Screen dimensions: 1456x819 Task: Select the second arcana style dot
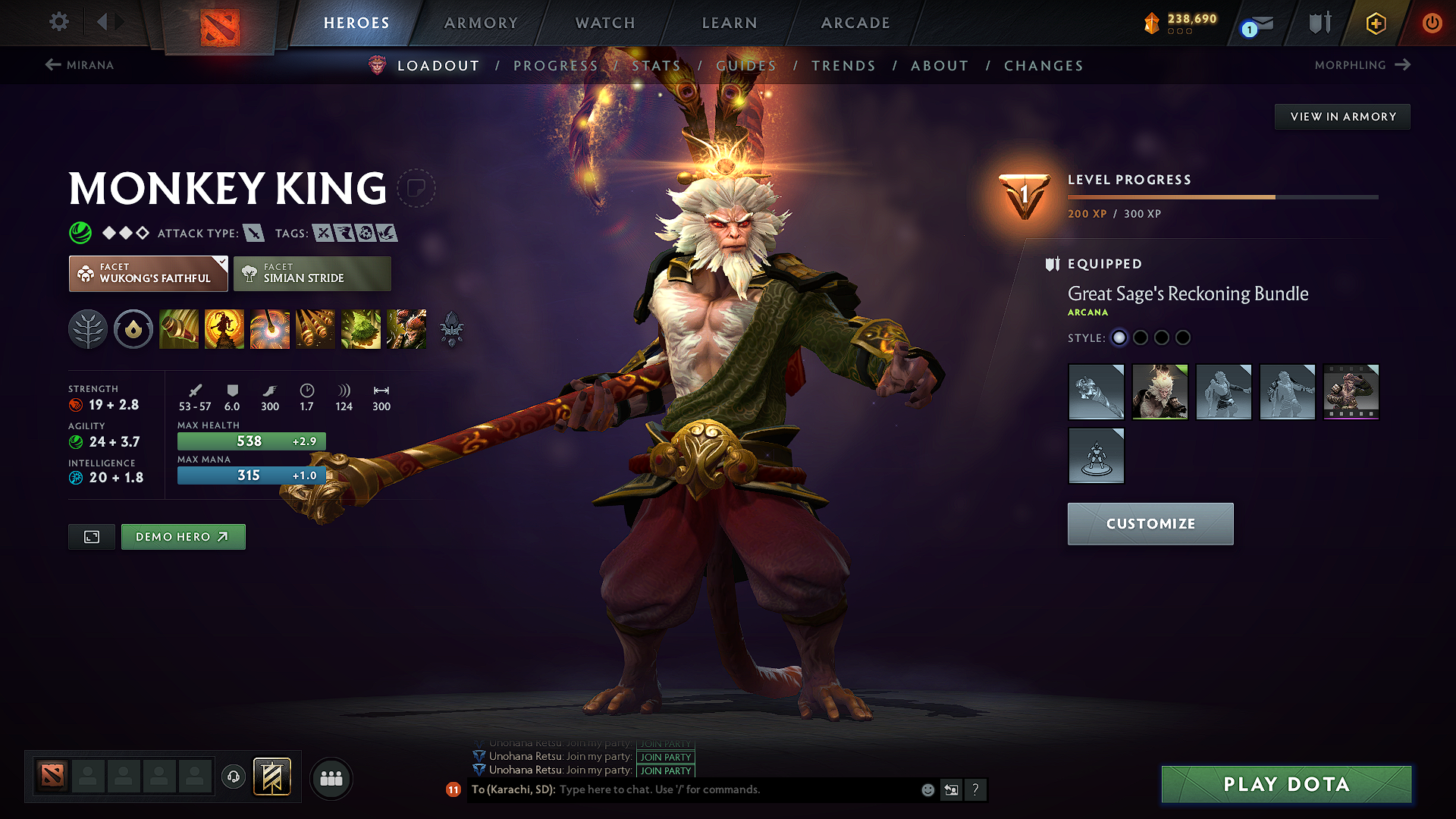[x=1141, y=338]
